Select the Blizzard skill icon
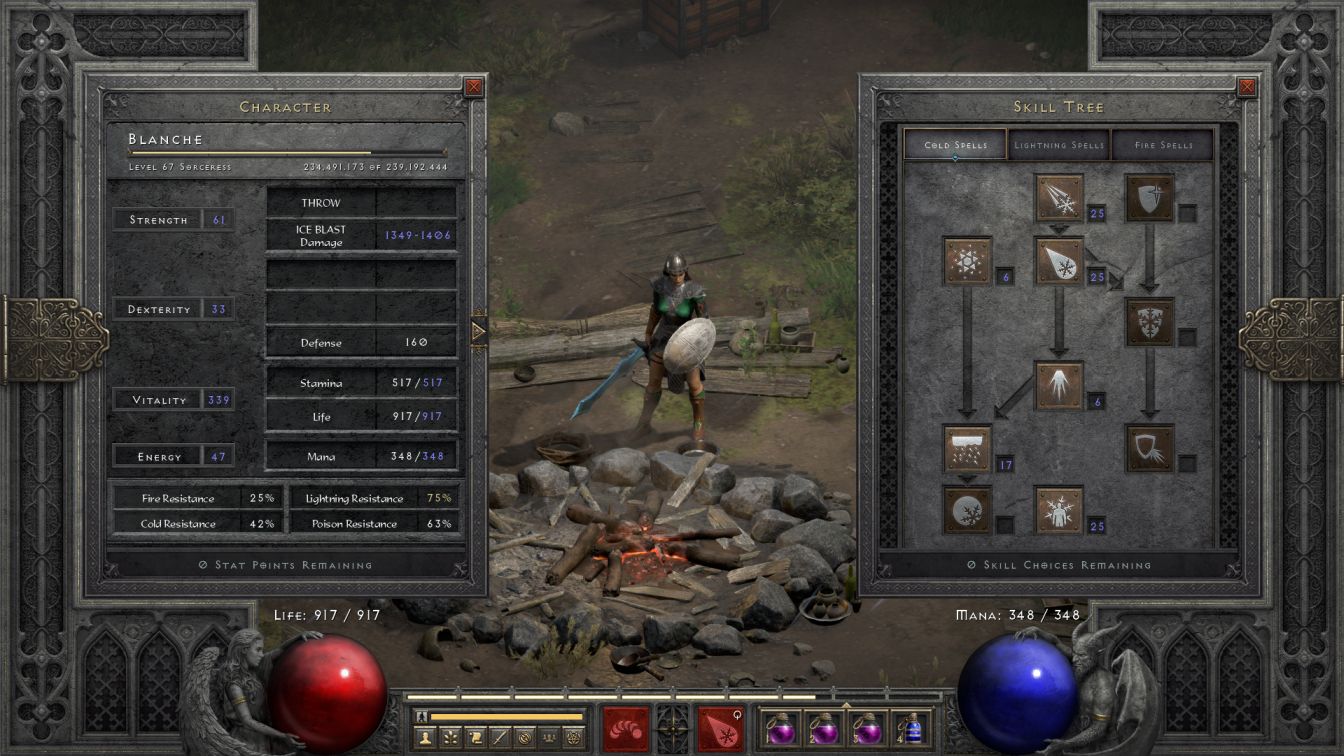 pos(967,449)
